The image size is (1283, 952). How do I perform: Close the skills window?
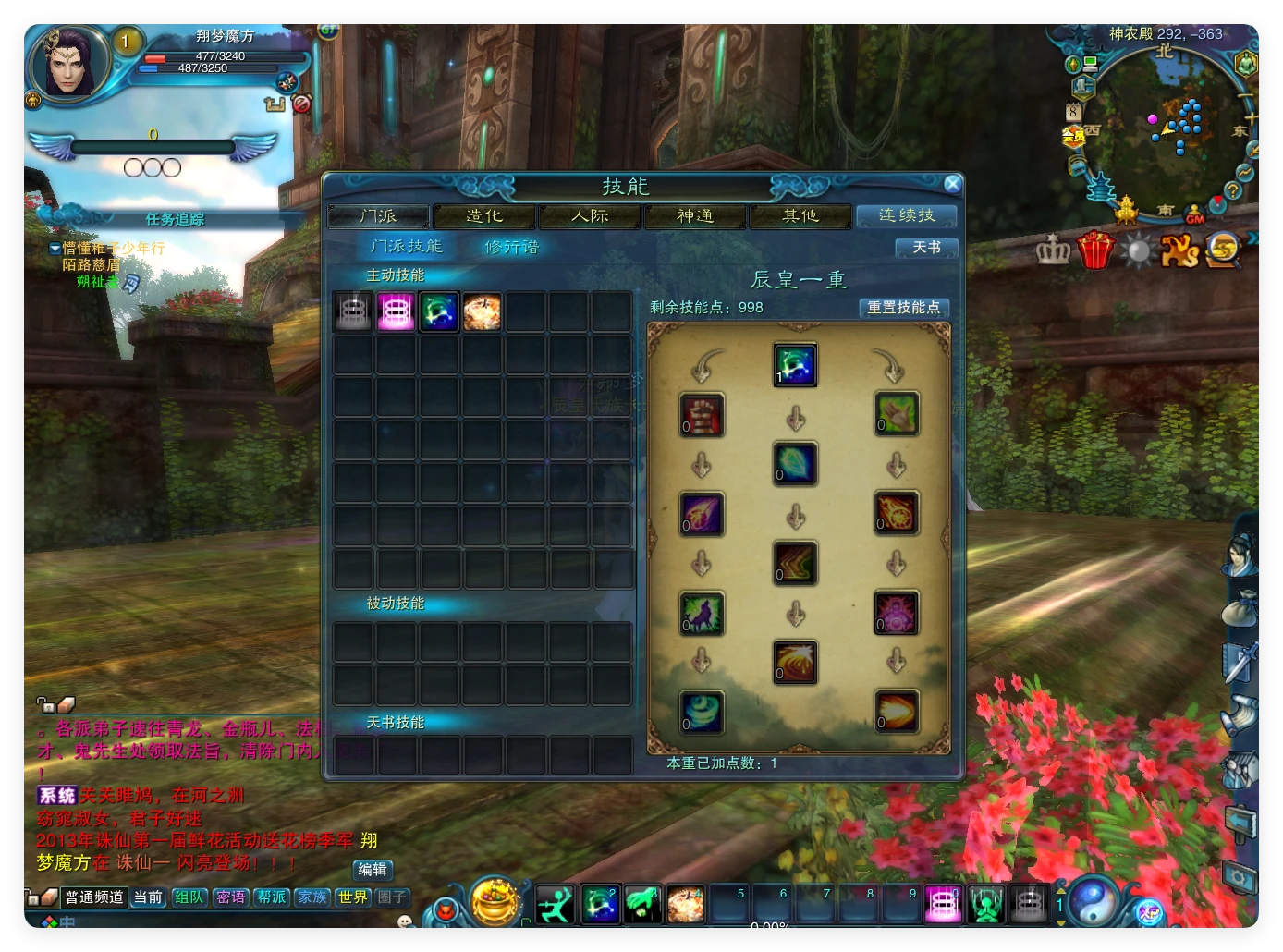(x=952, y=184)
